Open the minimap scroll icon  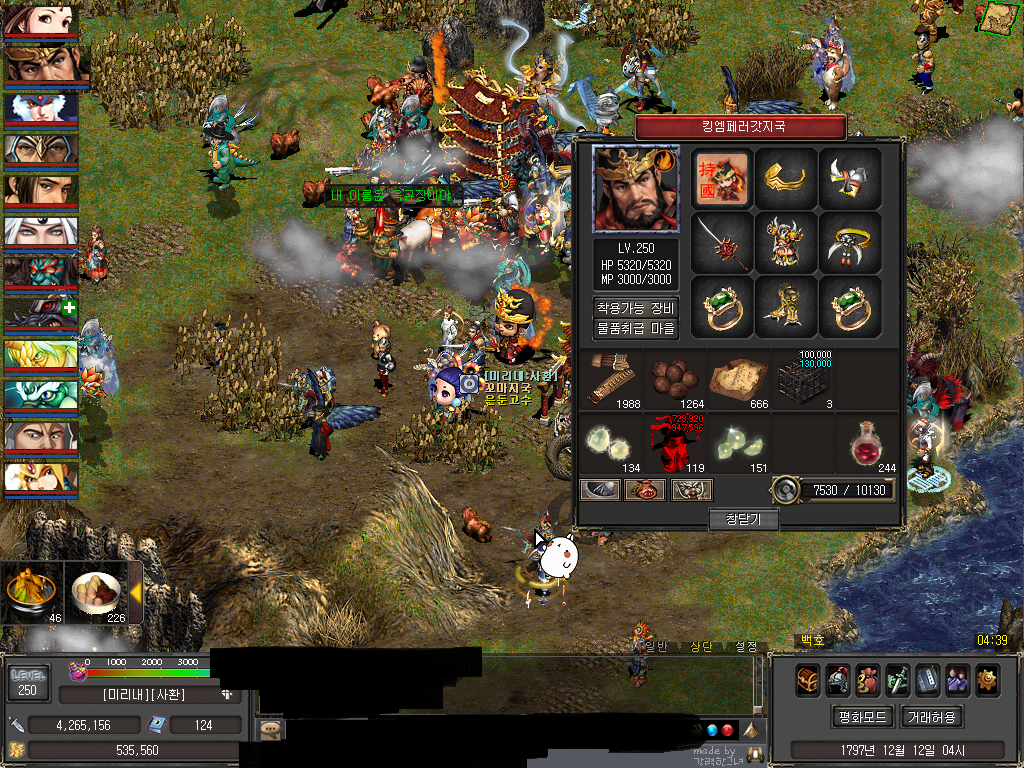pyautogui.click(x=996, y=17)
